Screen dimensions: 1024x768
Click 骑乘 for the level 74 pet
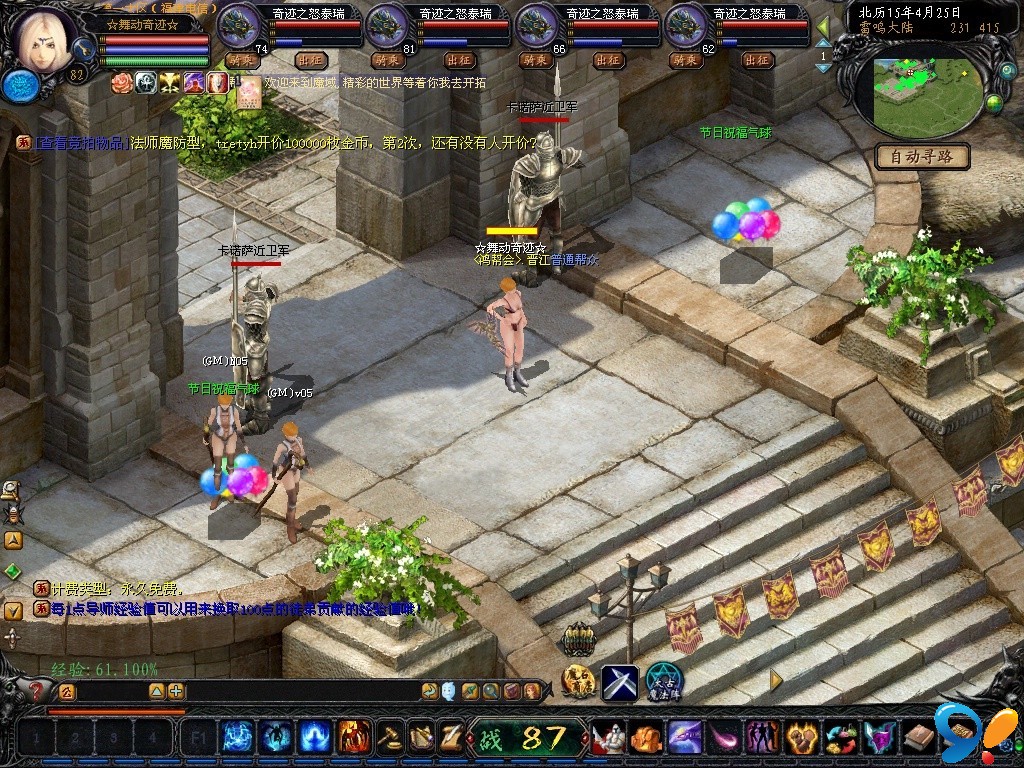[240, 60]
